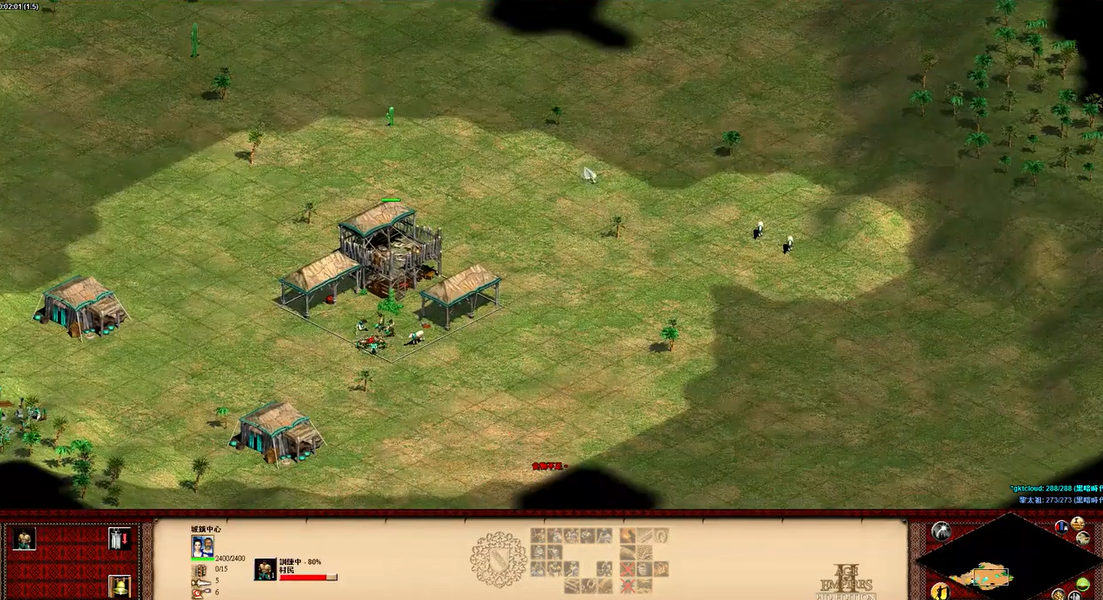Screen dimensions: 1103x600
Task: Select the Town Center portrait
Action: (202, 546)
